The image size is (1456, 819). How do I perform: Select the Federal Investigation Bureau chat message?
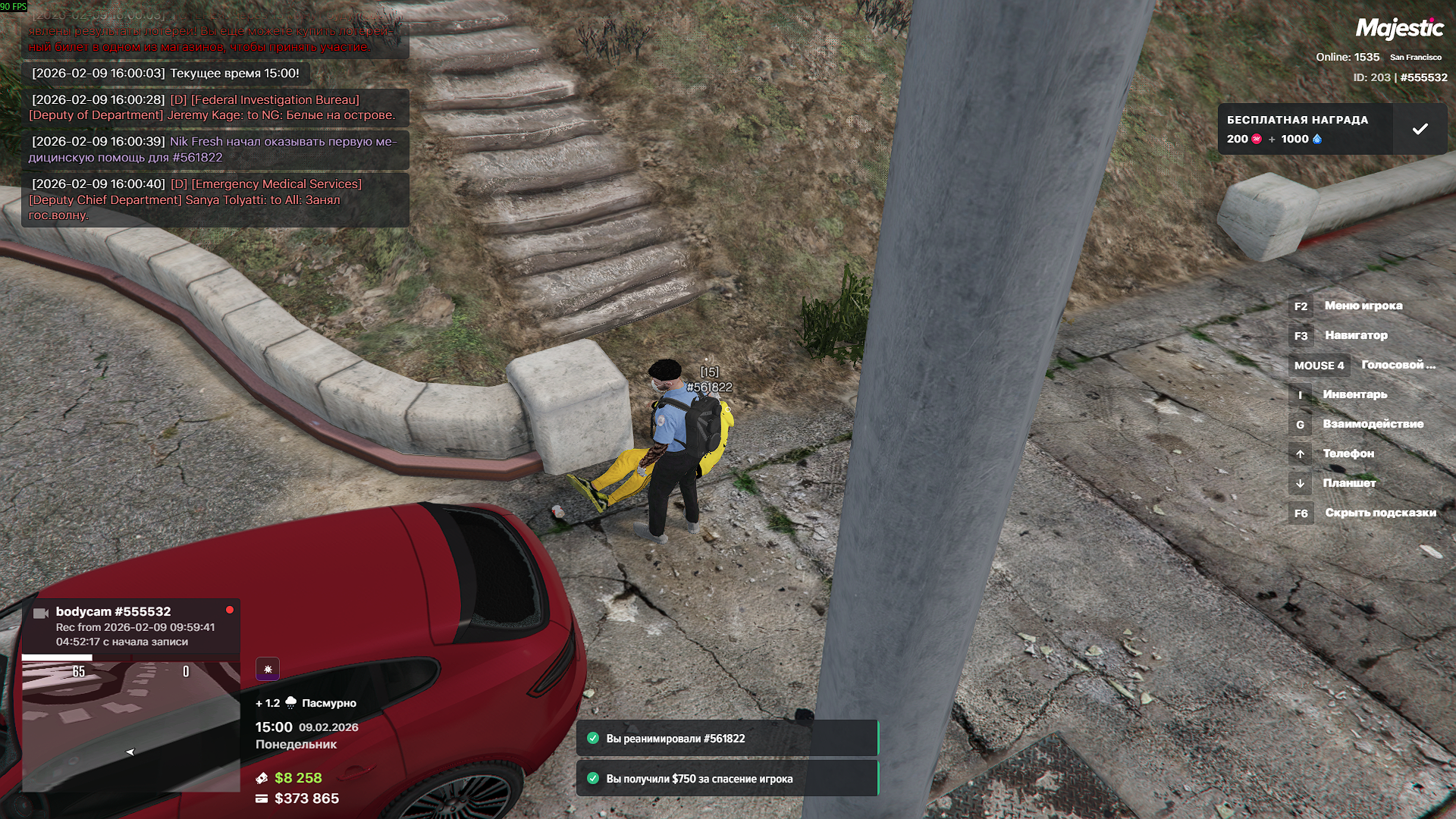click(215, 108)
